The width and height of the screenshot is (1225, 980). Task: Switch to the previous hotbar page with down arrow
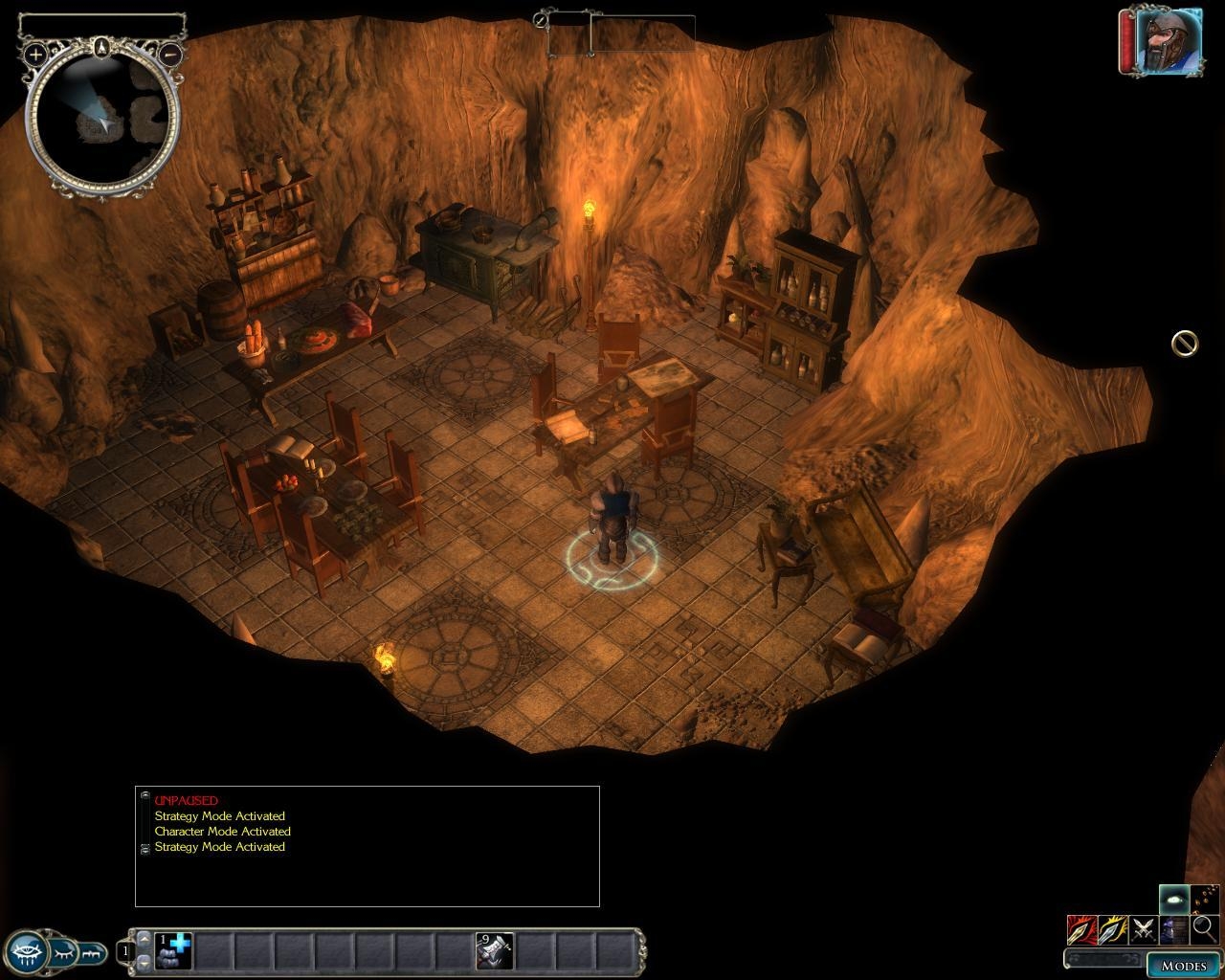tap(145, 962)
